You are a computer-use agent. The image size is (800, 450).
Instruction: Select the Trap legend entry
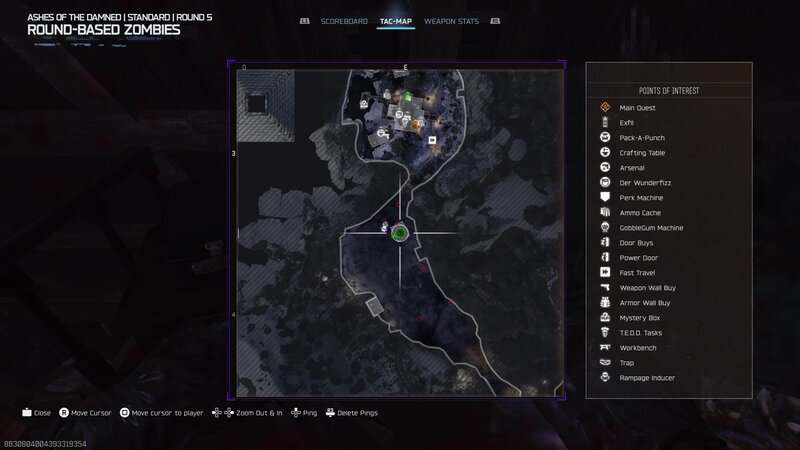click(x=627, y=363)
